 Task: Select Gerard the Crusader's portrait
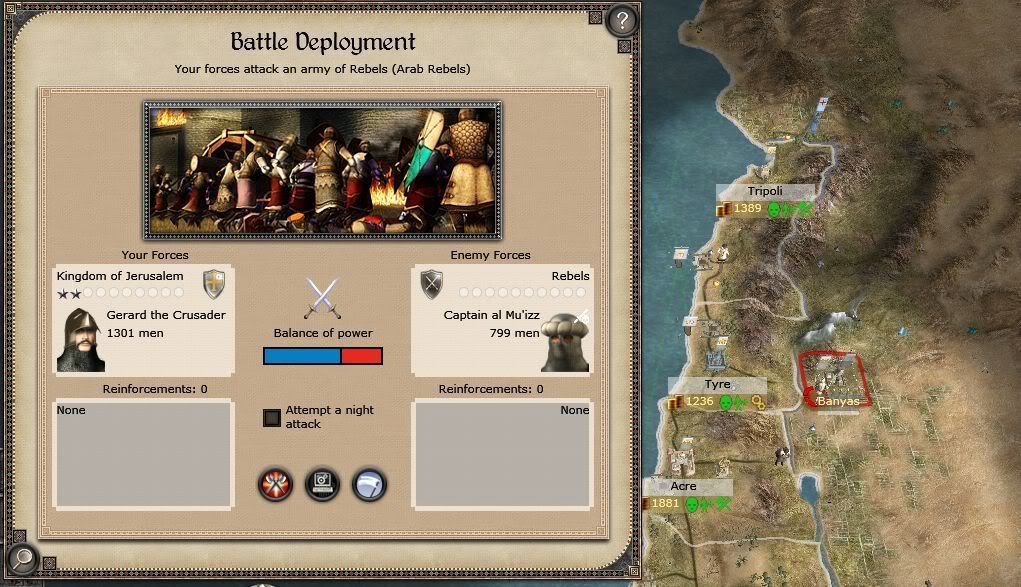pos(80,339)
